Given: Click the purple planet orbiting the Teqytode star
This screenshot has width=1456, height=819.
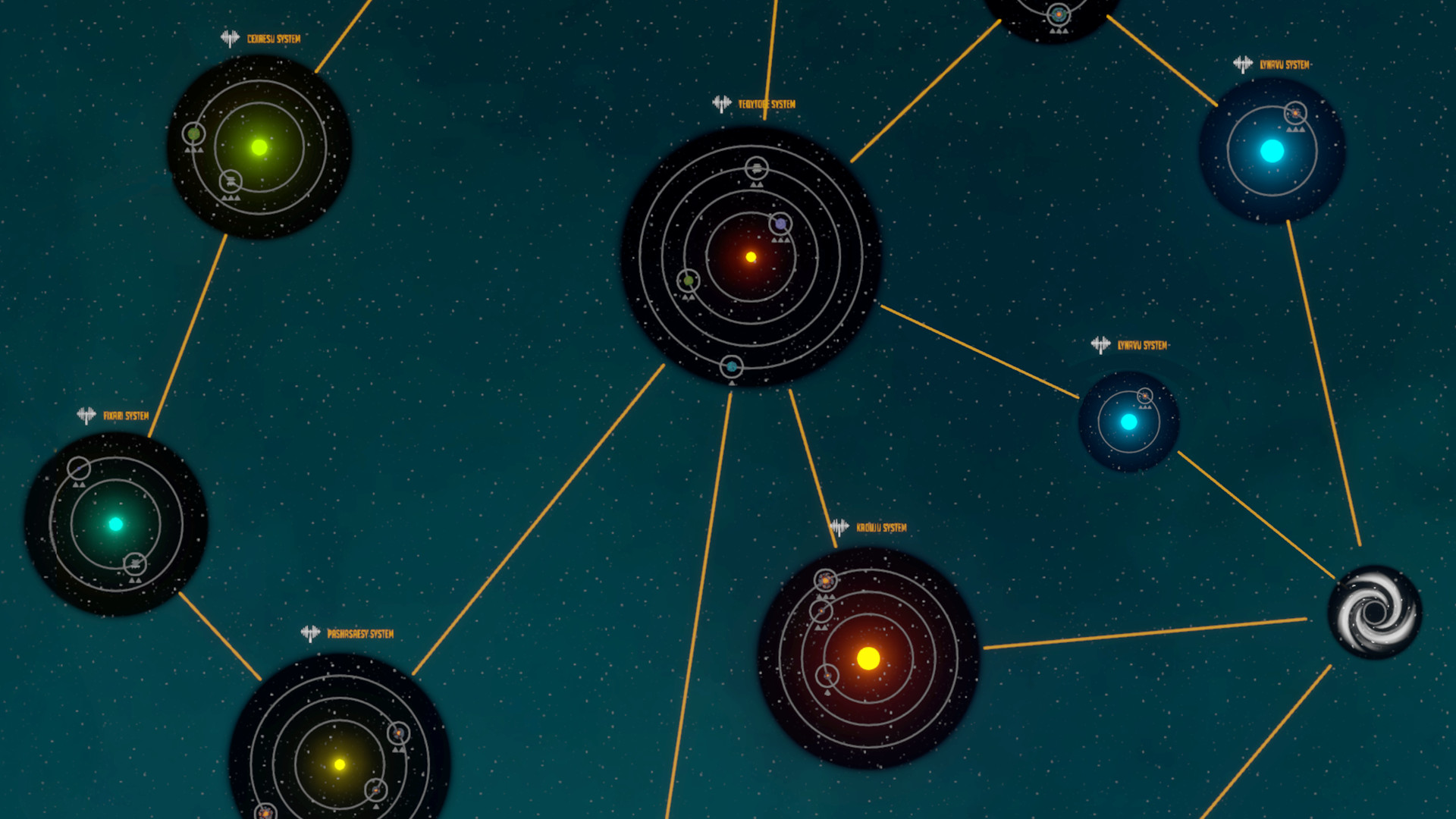Looking at the screenshot, I should 782,224.
